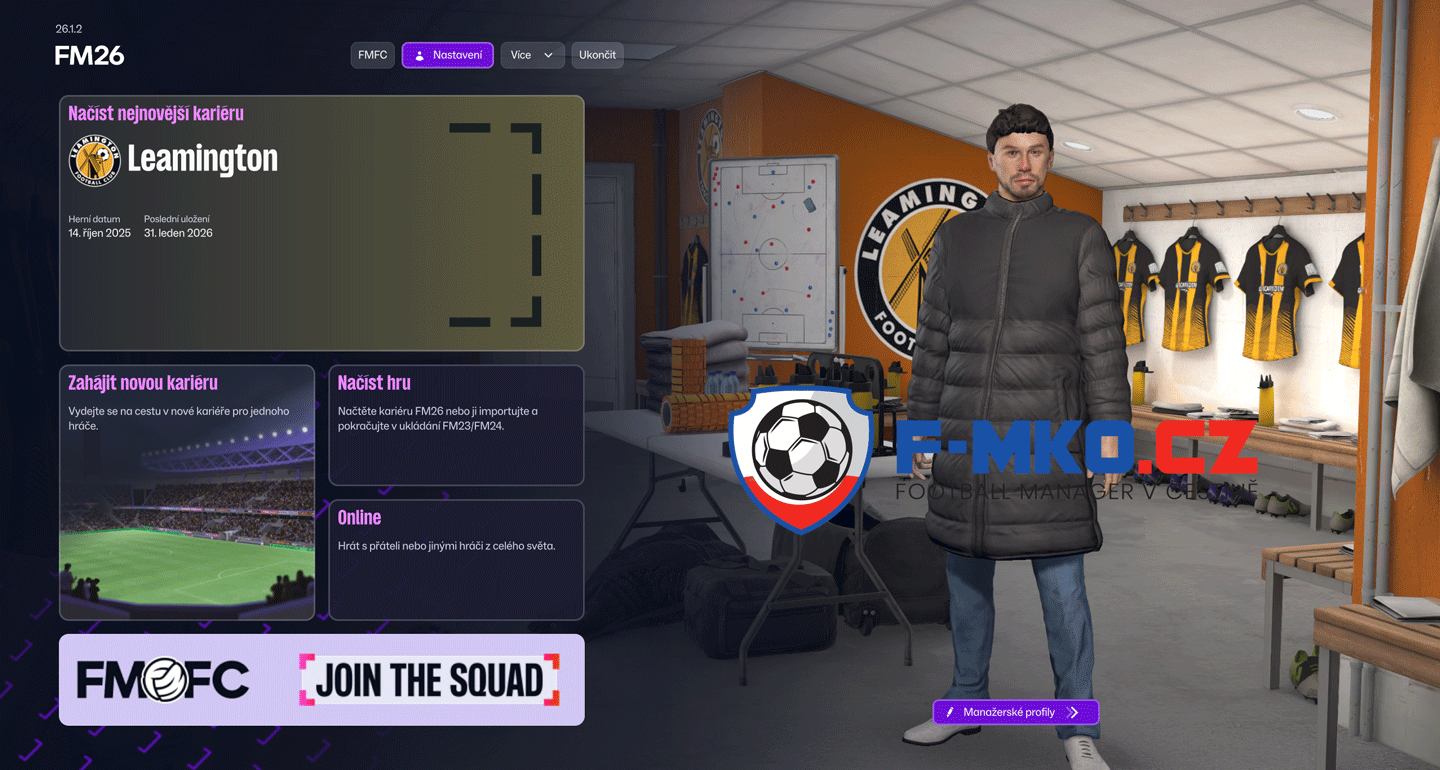Screen dimensions: 1440x770
Task: Open Manažerské profily
Action: click(x=1015, y=712)
